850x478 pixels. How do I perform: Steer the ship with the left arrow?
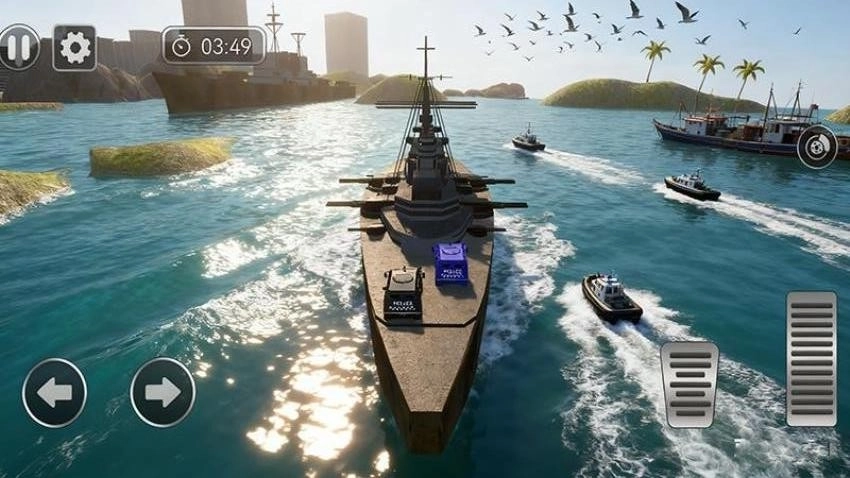click(x=54, y=392)
